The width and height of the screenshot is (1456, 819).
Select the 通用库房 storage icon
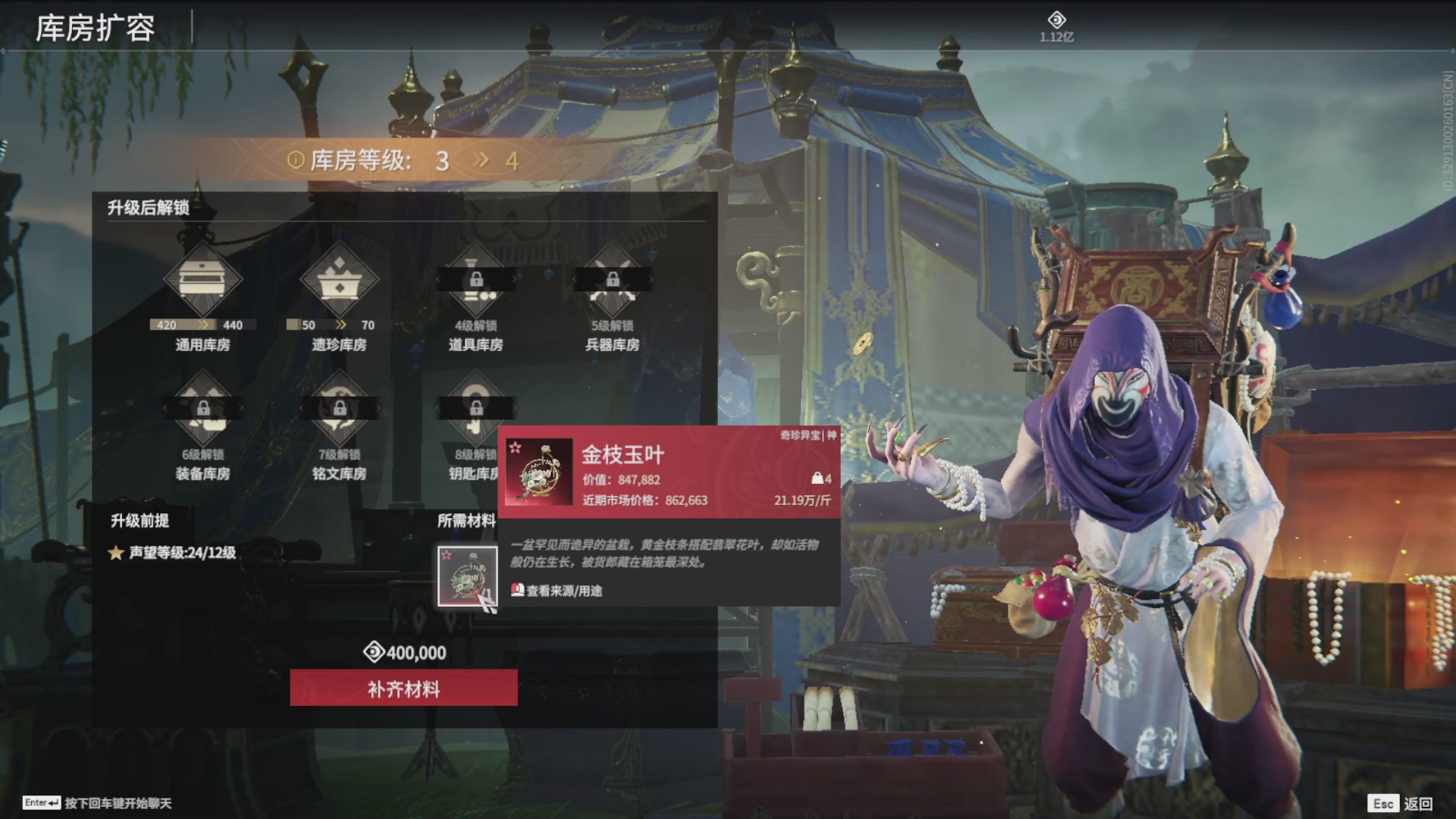(202, 280)
